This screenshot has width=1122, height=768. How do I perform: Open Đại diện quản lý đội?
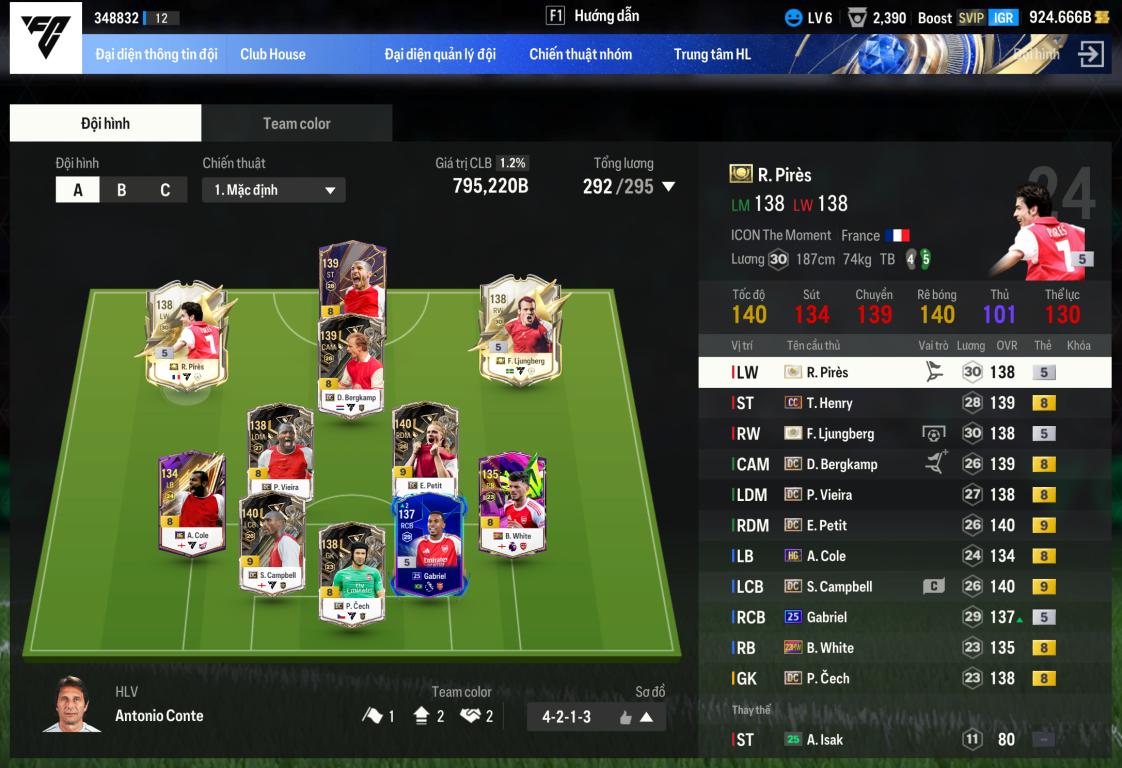(x=439, y=54)
